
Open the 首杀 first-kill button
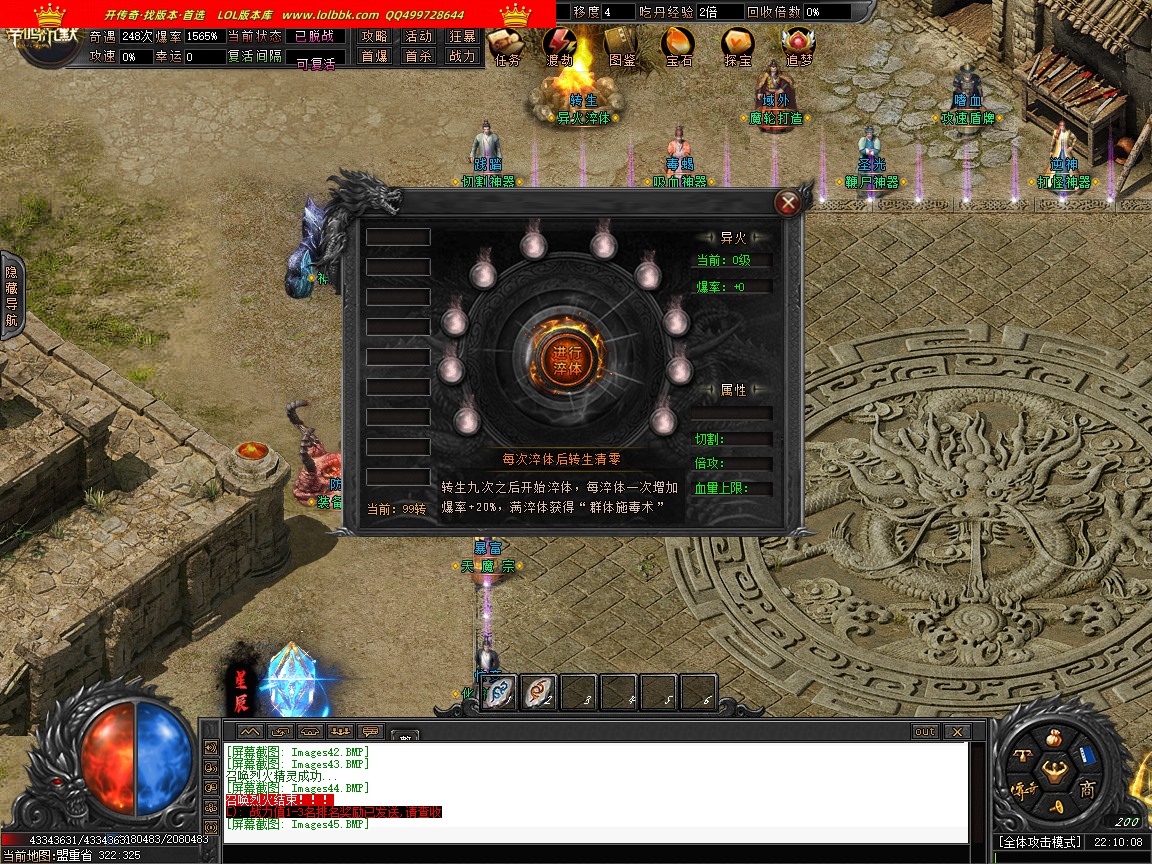click(x=418, y=56)
